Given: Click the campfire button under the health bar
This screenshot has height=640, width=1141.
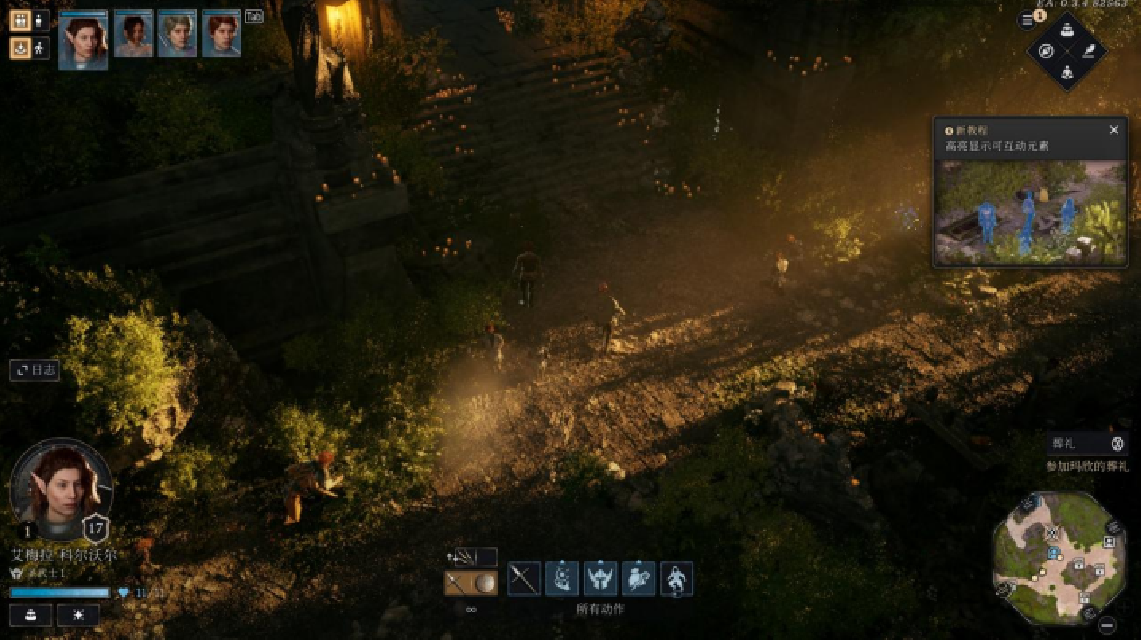Looking at the screenshot, I should [x=30, y=615].
